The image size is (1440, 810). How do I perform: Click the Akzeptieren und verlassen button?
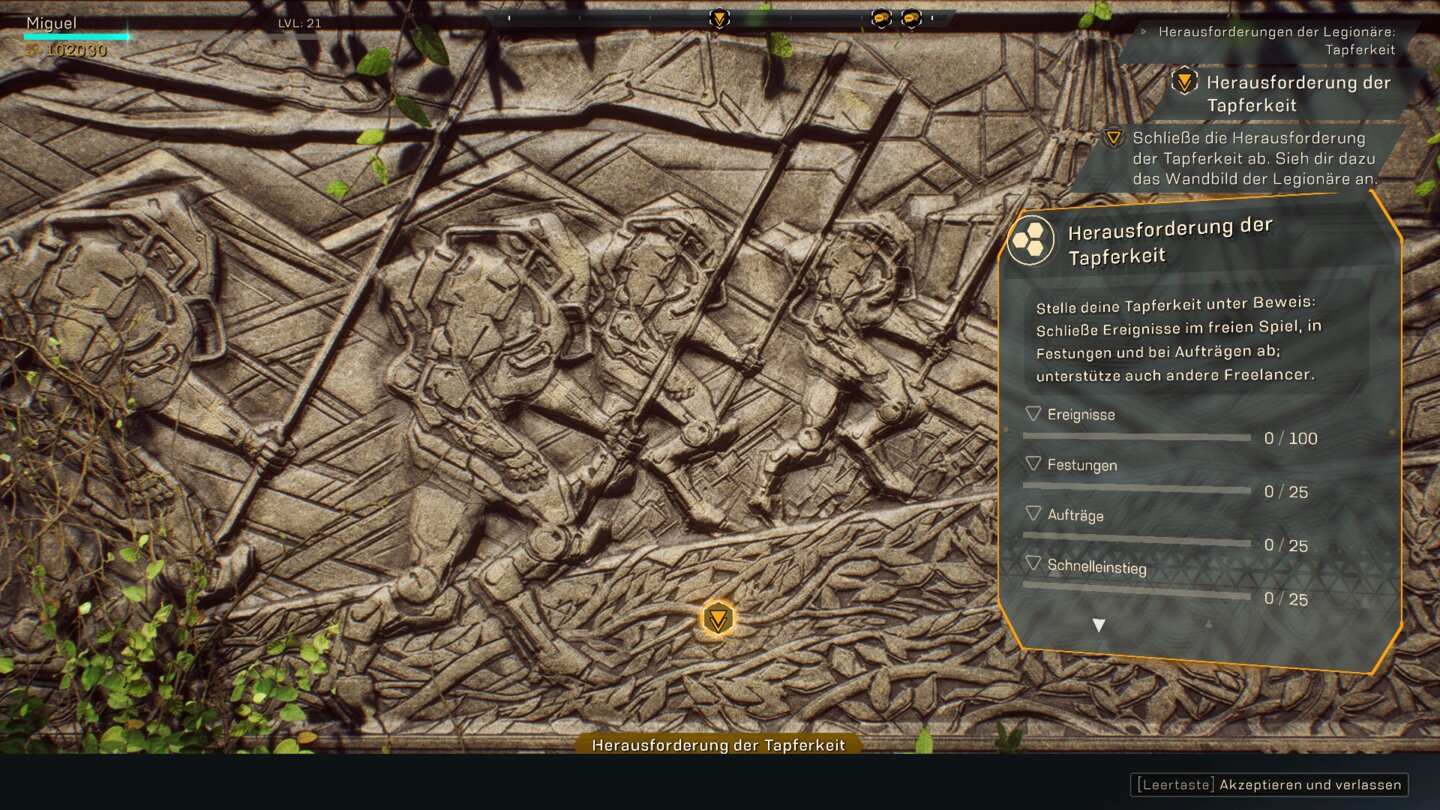pos(1269,785)
